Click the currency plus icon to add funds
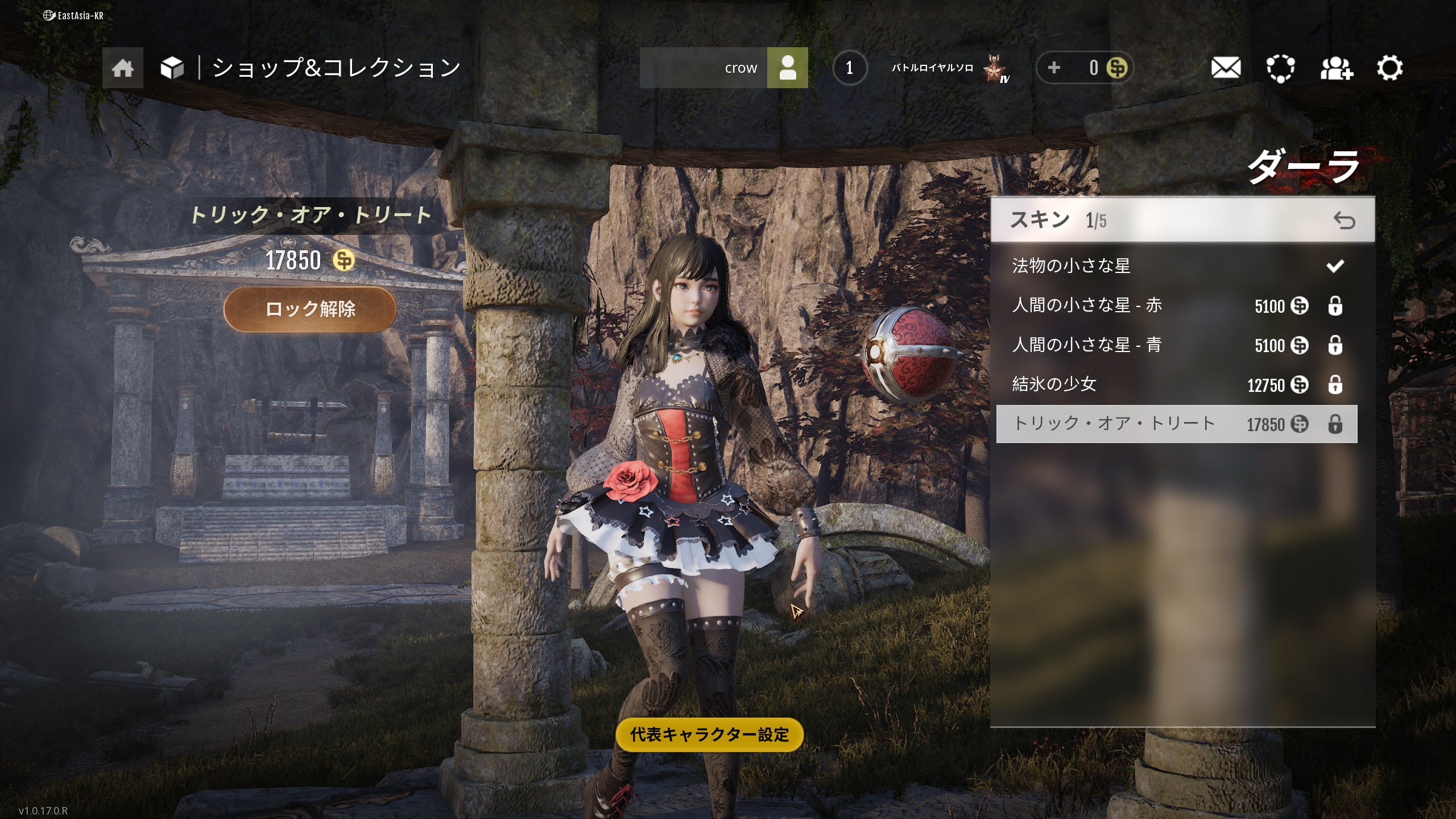Viewport: 1456px width, 819px height. click(x=1055, y=67)
